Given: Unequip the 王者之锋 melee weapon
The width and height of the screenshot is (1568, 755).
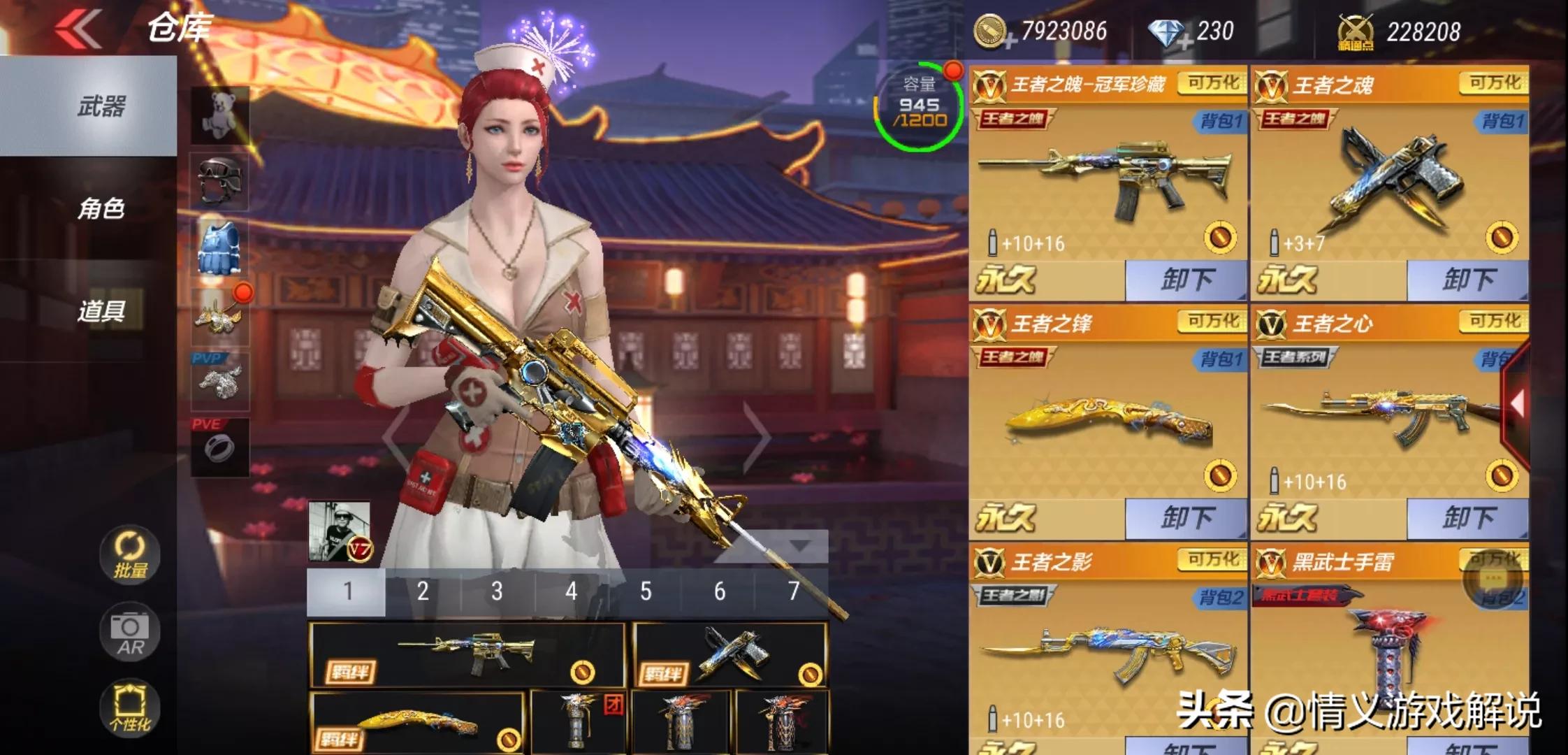Looking at the screenshot, I should coord(1186,519).
